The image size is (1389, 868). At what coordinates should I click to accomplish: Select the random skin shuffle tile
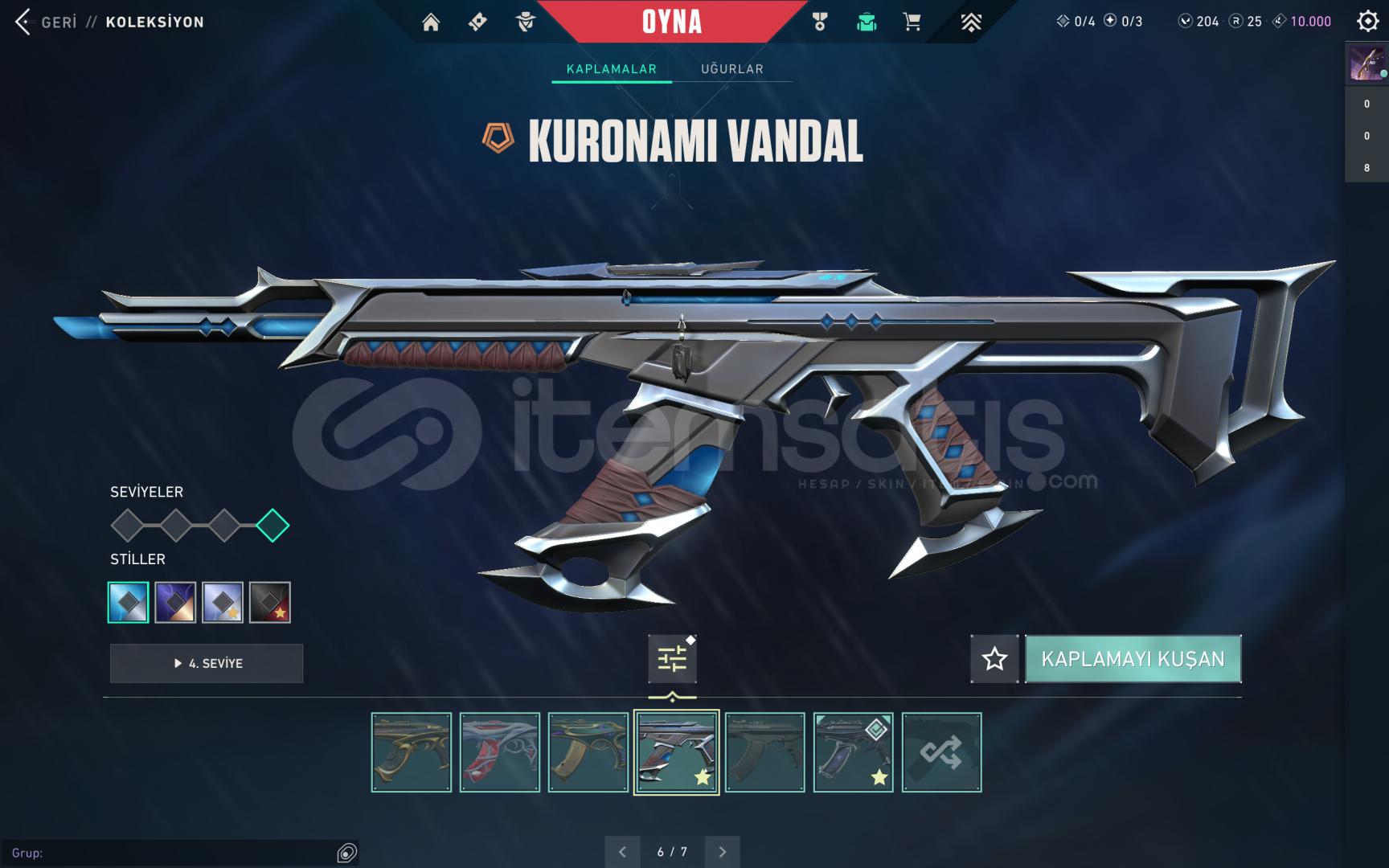(941, 751)
